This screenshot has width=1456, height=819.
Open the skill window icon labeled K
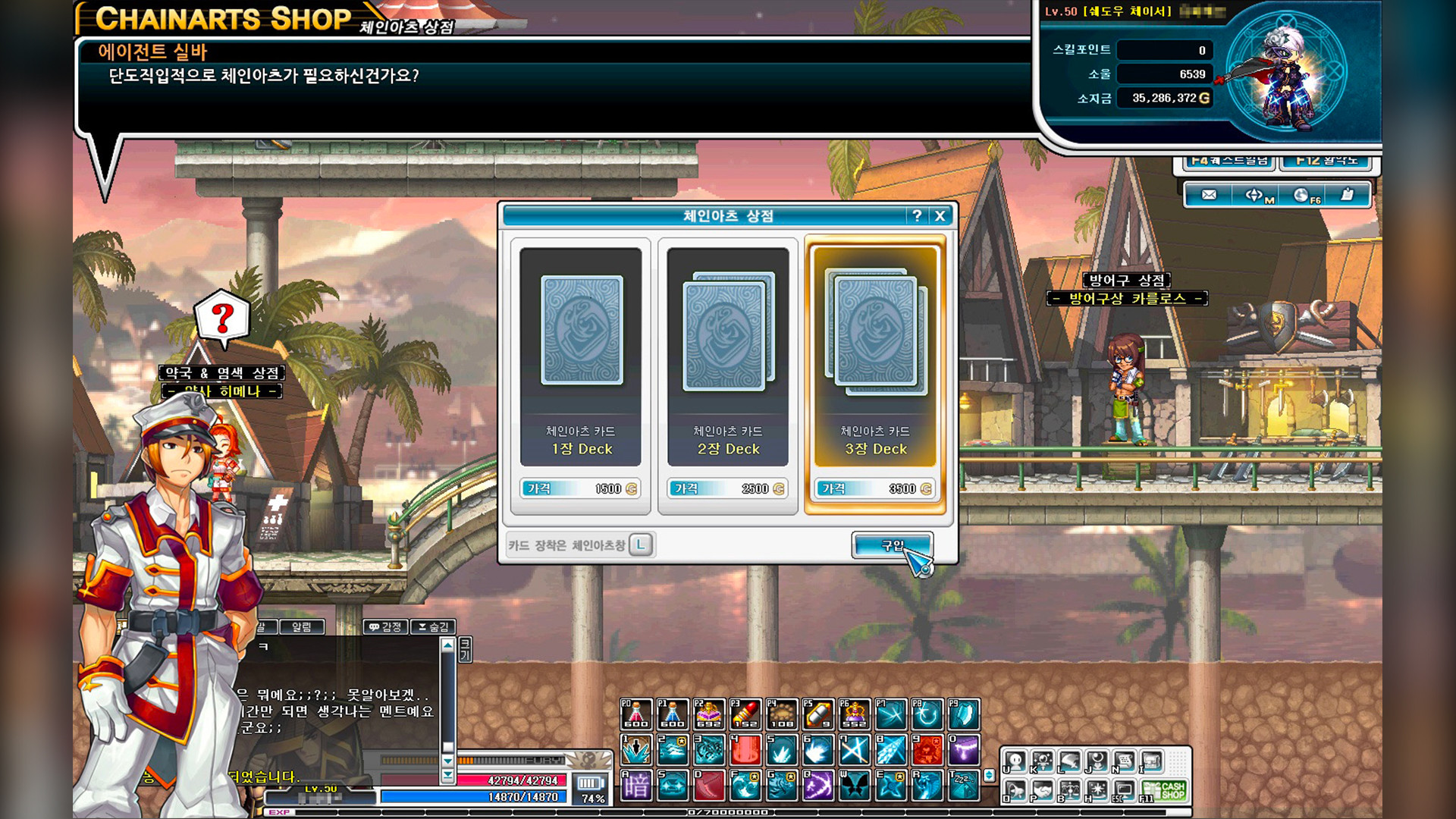pyautogui.click(x=1043, y=761)
